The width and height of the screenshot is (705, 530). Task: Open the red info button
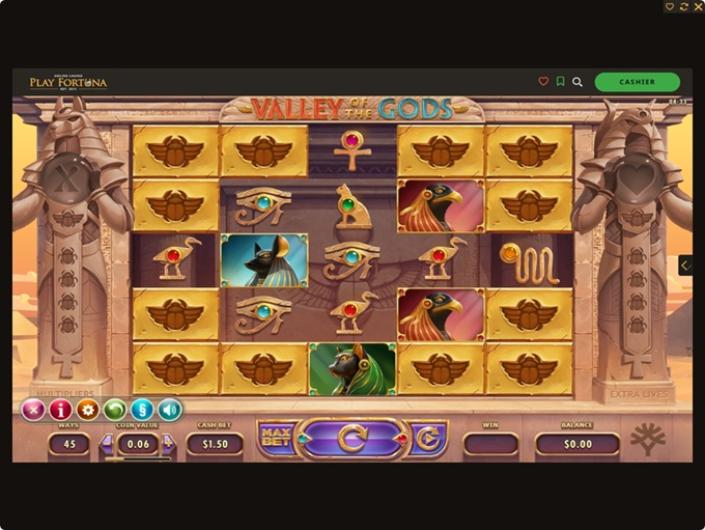click(60, 410)
